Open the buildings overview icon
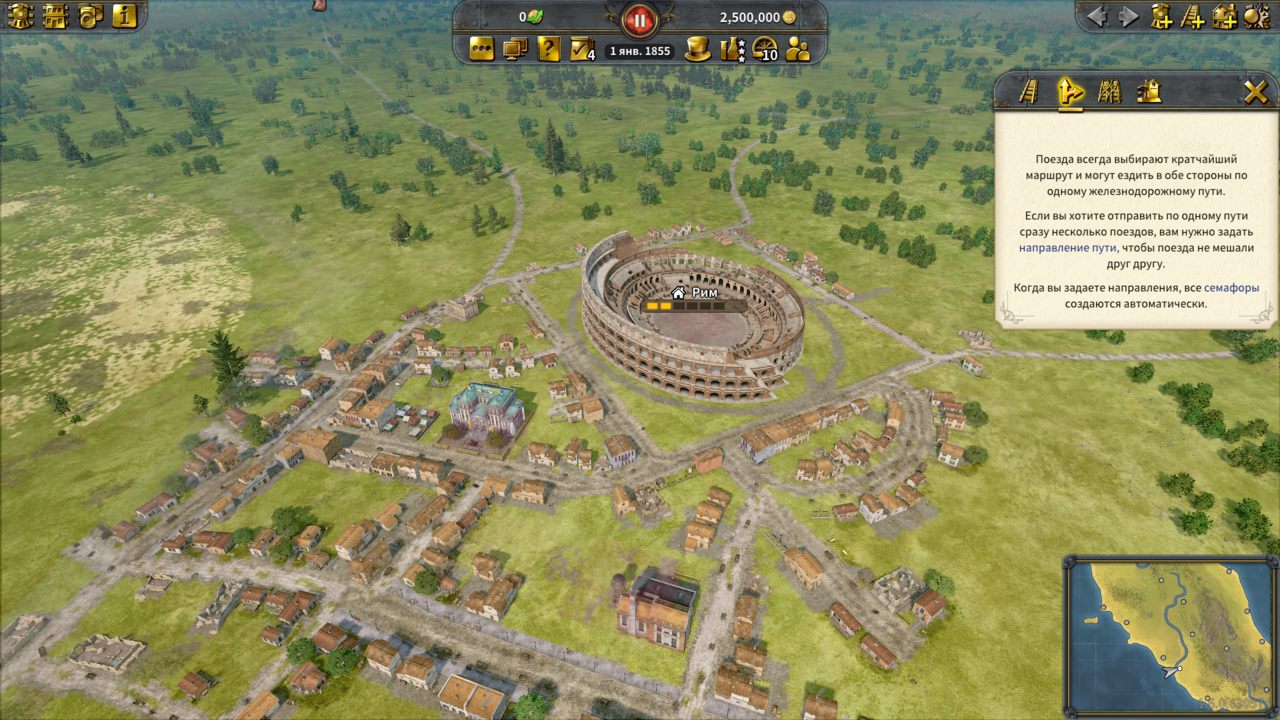Screen dimensions: 1280x720 click(x=55, y=16)
